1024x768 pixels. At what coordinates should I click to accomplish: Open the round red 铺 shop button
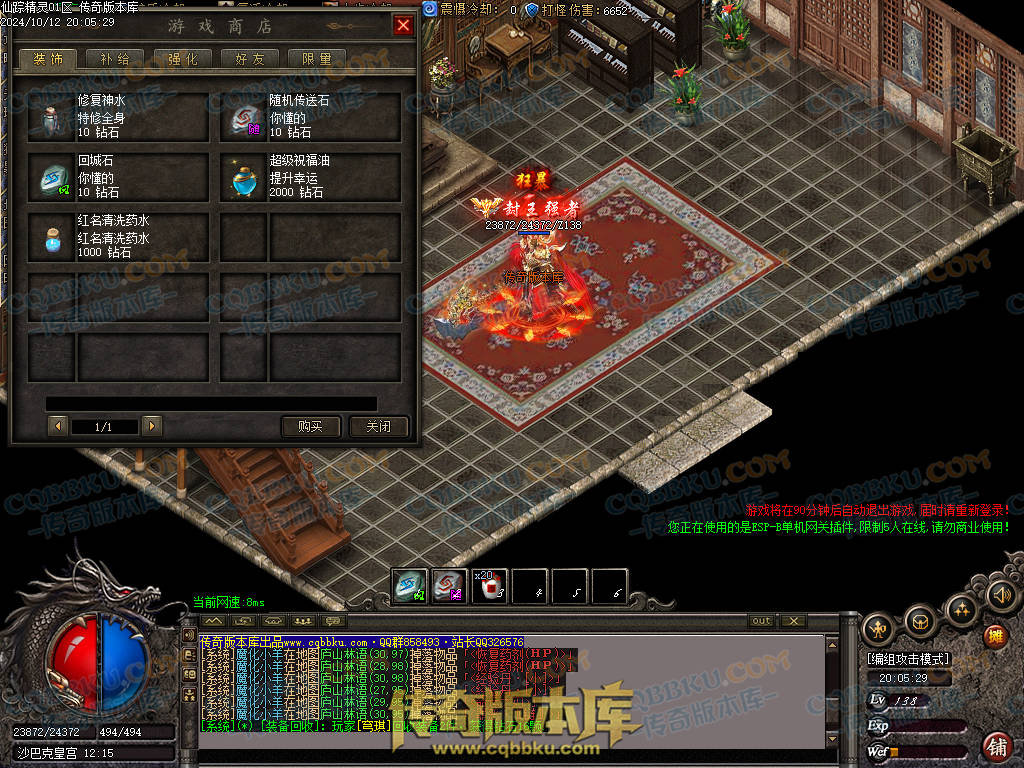[x=996, y=746]
